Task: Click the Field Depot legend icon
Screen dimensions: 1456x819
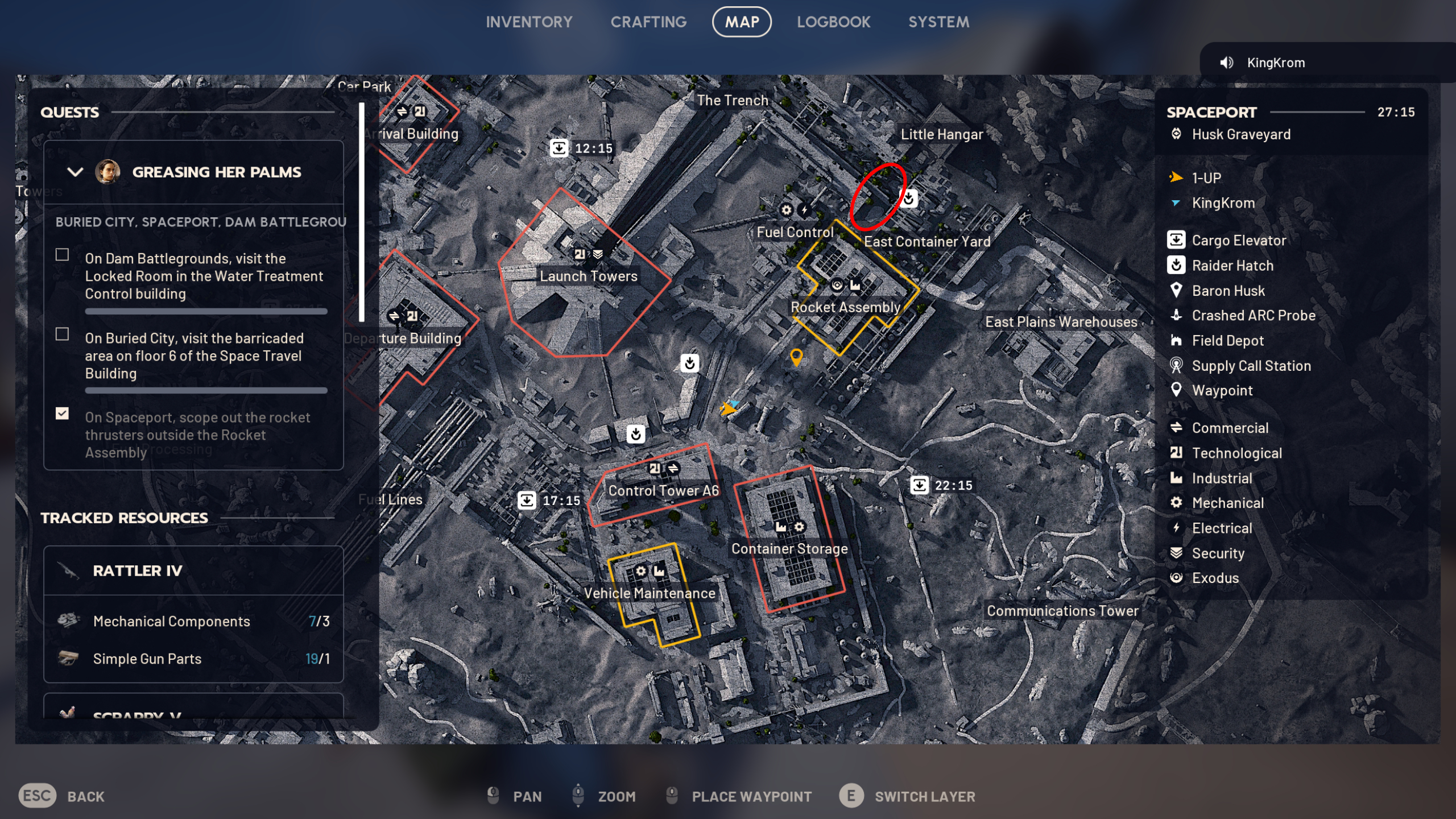Action: point(1176,341)
